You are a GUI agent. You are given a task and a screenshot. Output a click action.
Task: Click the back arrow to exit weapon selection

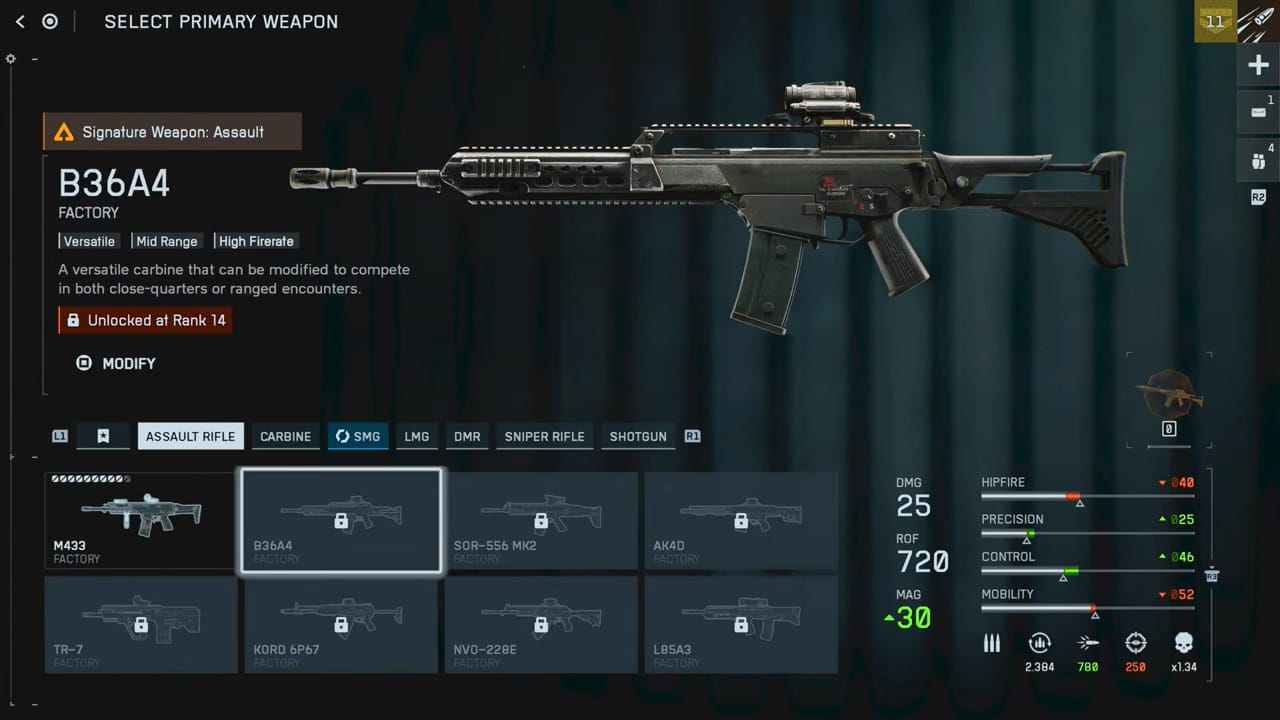pos(19,21)
